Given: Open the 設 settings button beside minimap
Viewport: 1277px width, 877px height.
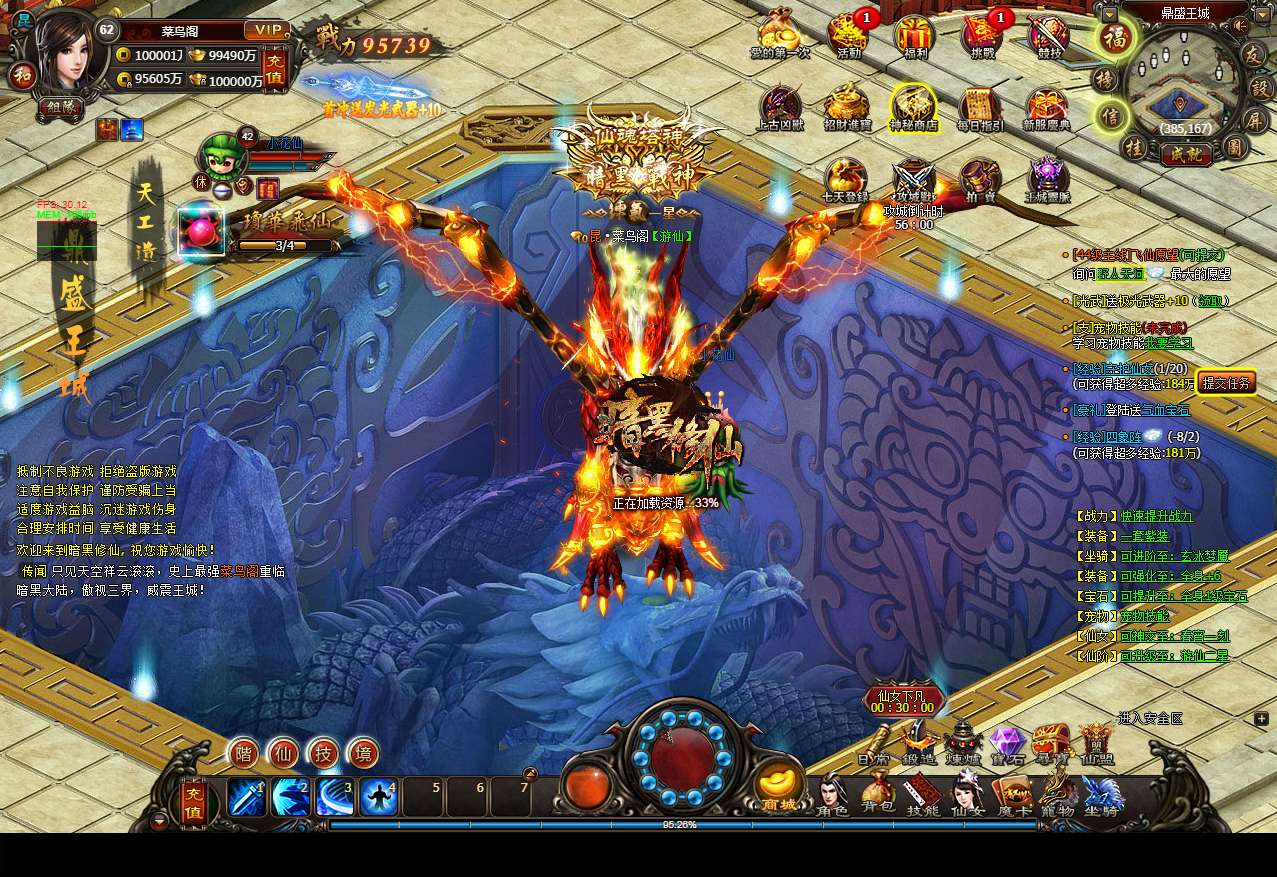Looking at the screenshot, I should pos(1260,87).
